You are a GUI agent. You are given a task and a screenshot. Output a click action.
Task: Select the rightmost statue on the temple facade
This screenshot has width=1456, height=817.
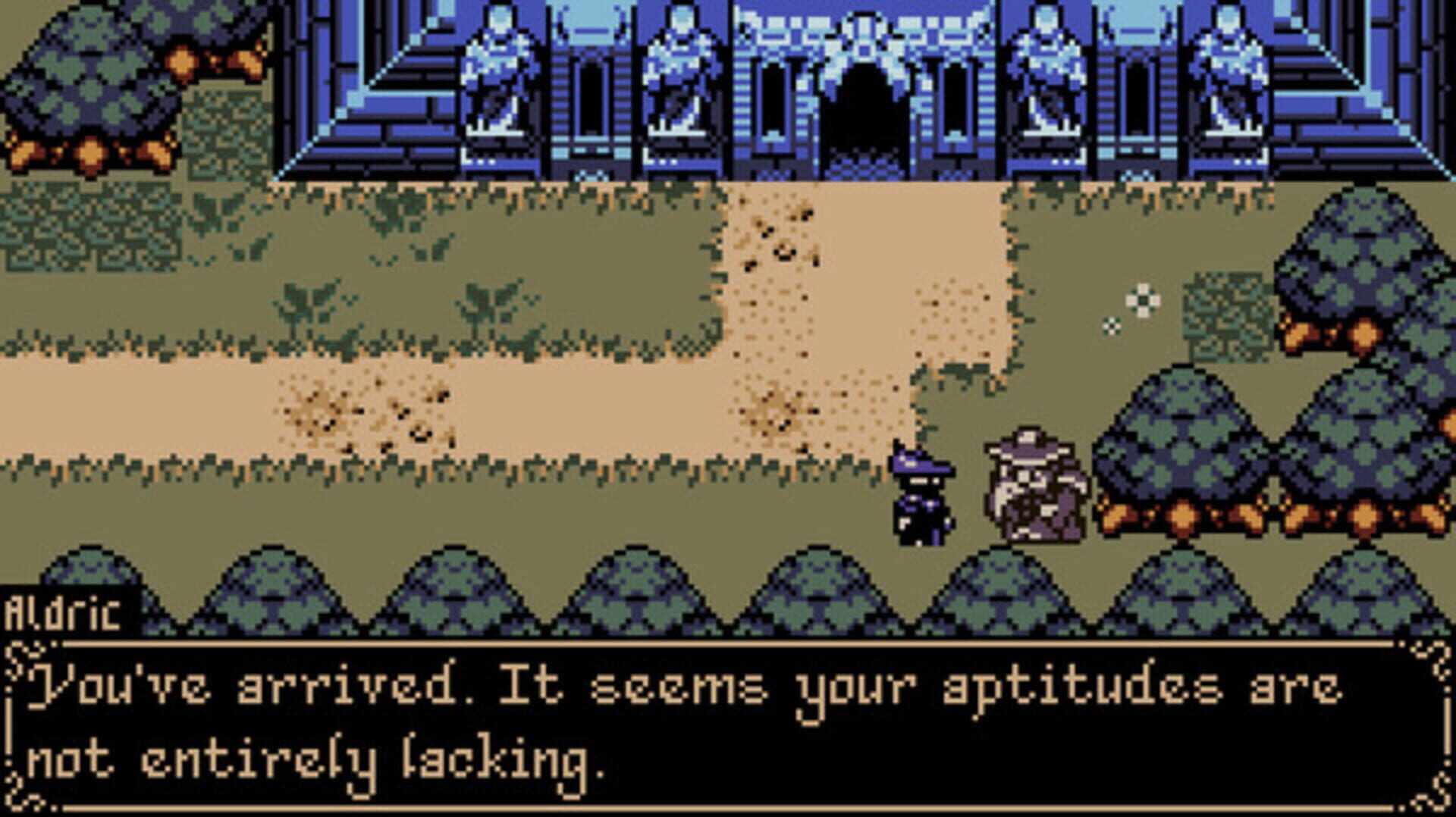point(1230,76)
